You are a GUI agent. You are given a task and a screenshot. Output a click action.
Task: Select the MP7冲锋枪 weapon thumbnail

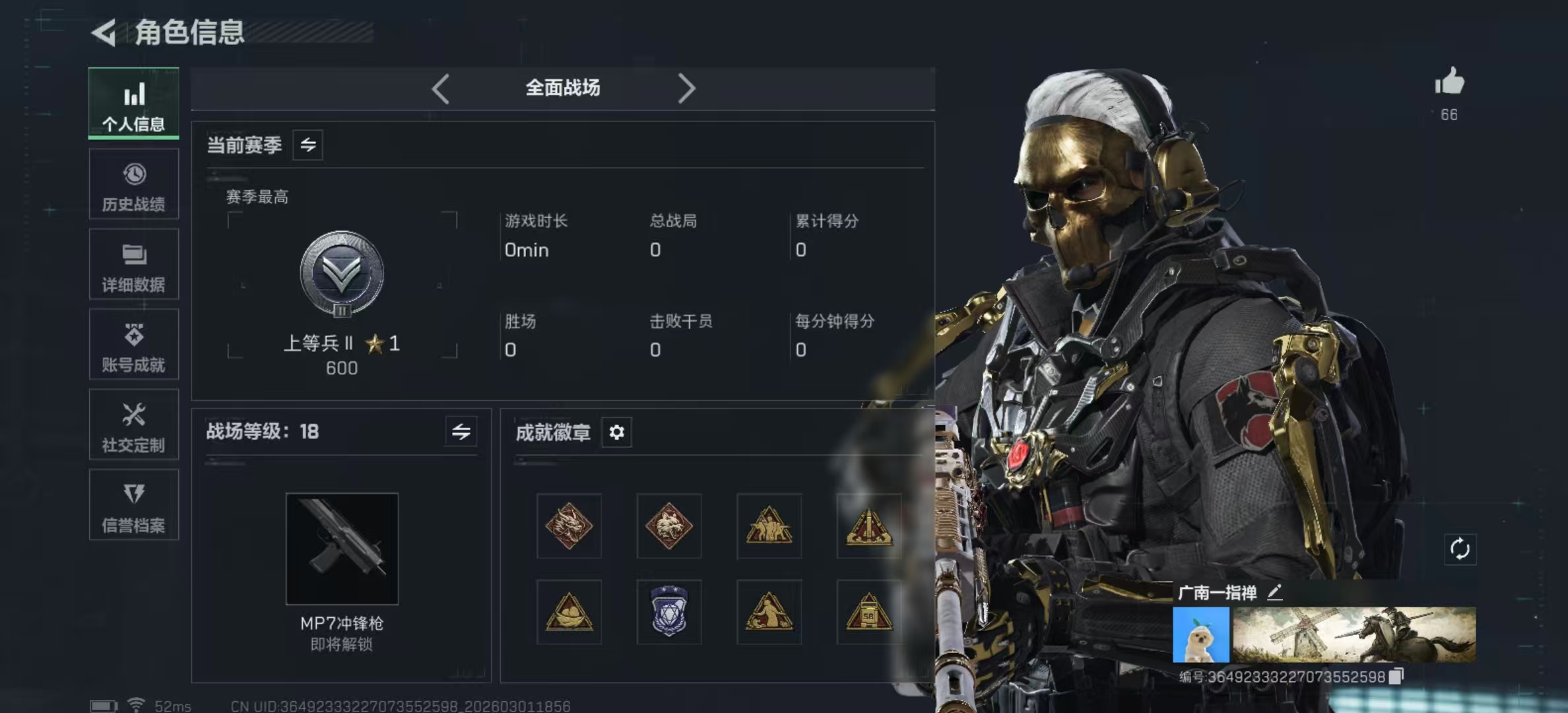[x=342, y=548]
